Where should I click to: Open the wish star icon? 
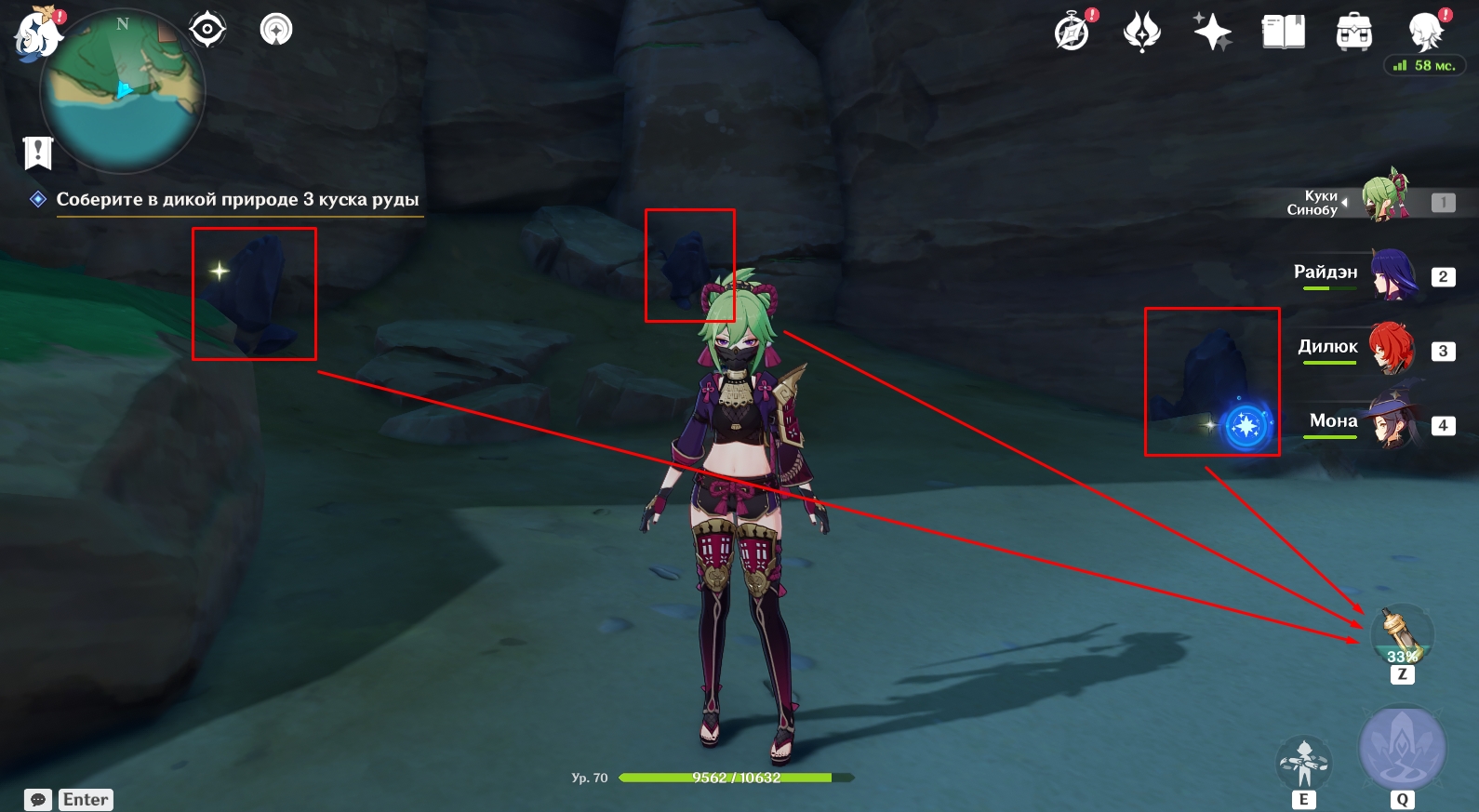[1213, 33]
